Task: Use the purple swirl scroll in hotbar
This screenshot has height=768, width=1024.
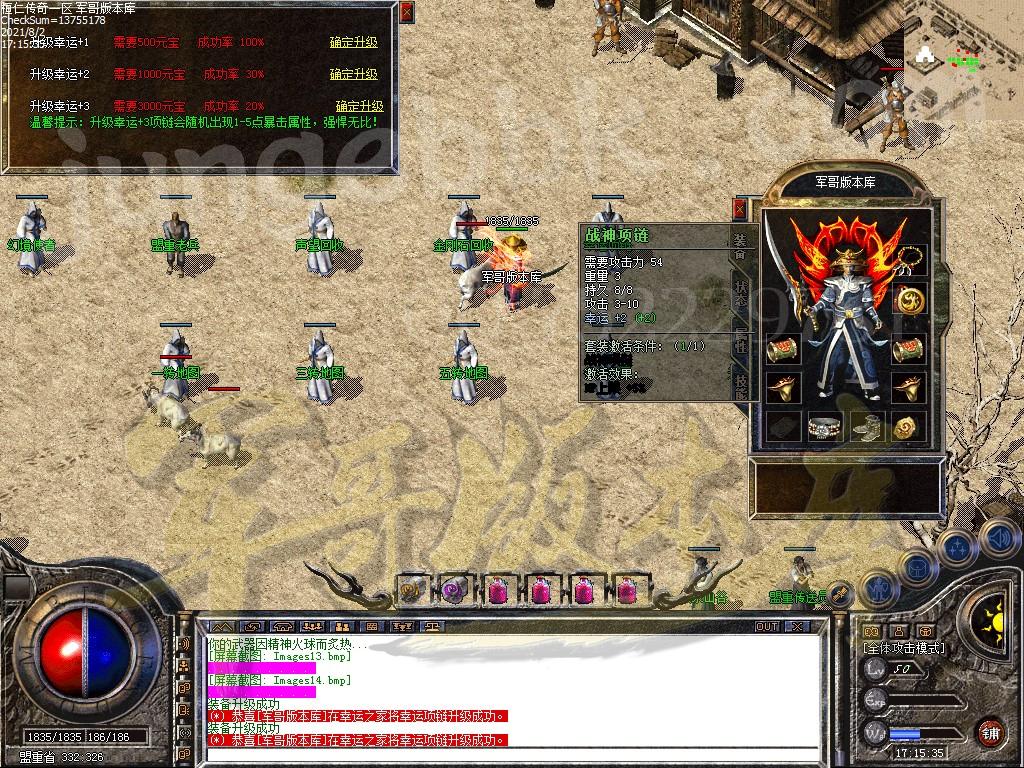Action: tap(455, 590)
